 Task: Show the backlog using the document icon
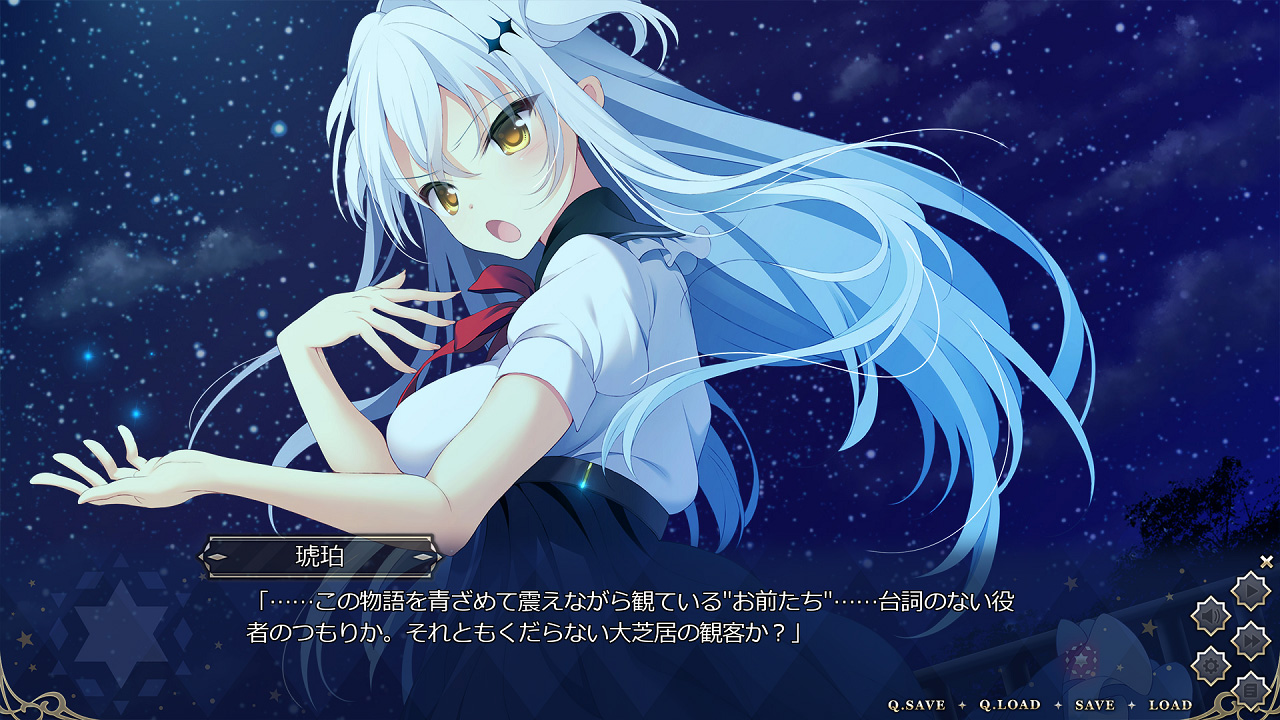1250,689
